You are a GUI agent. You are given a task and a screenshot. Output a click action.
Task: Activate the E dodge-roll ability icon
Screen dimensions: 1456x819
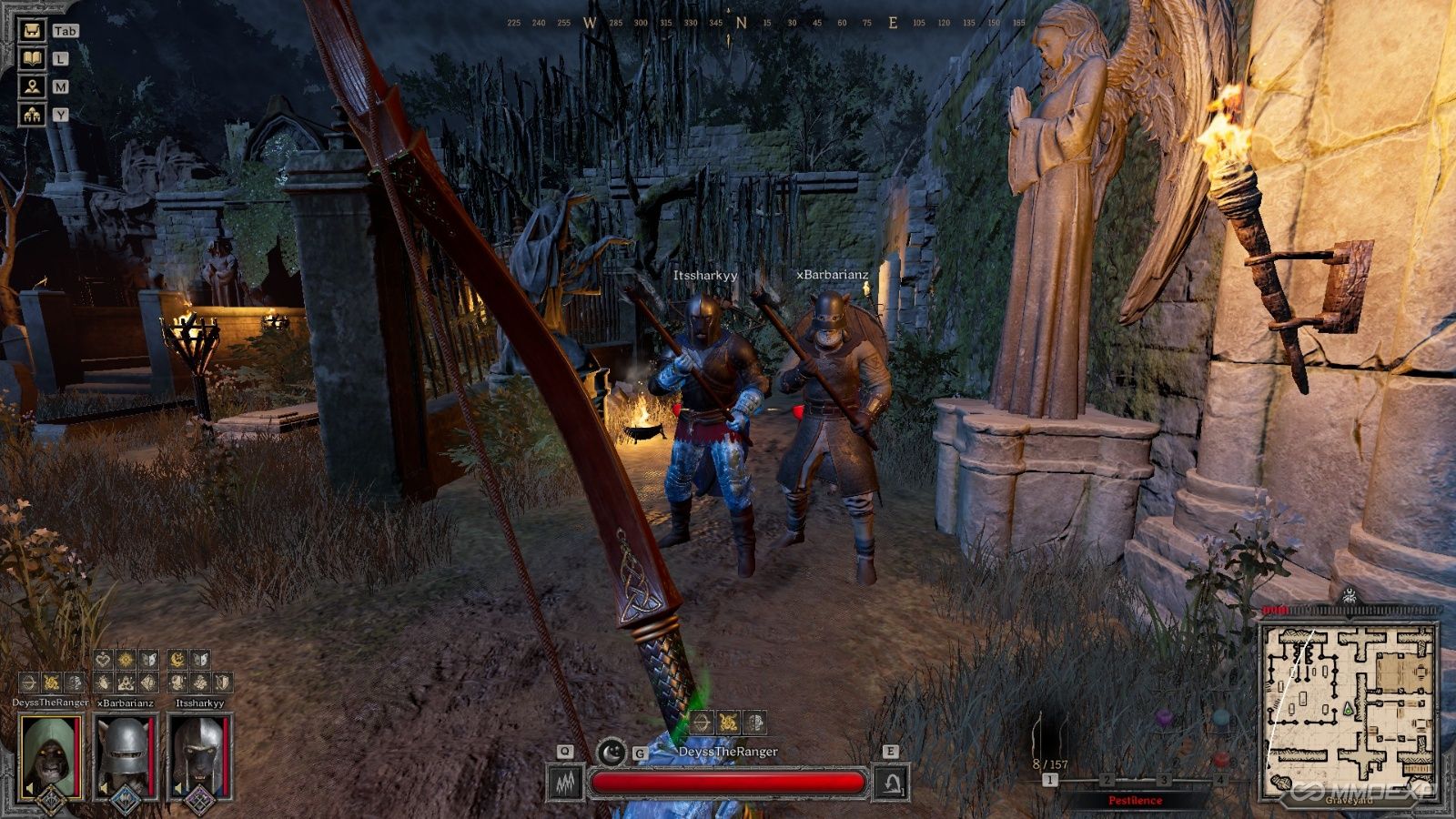click(x=890, y=783)
